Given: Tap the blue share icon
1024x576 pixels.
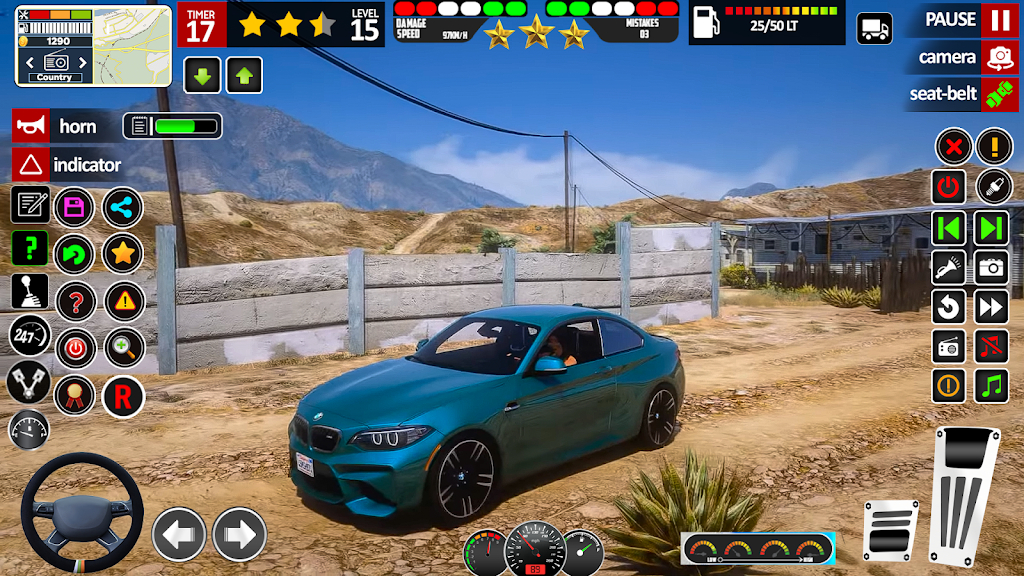Looking at the screenshot, I should 123,208.
